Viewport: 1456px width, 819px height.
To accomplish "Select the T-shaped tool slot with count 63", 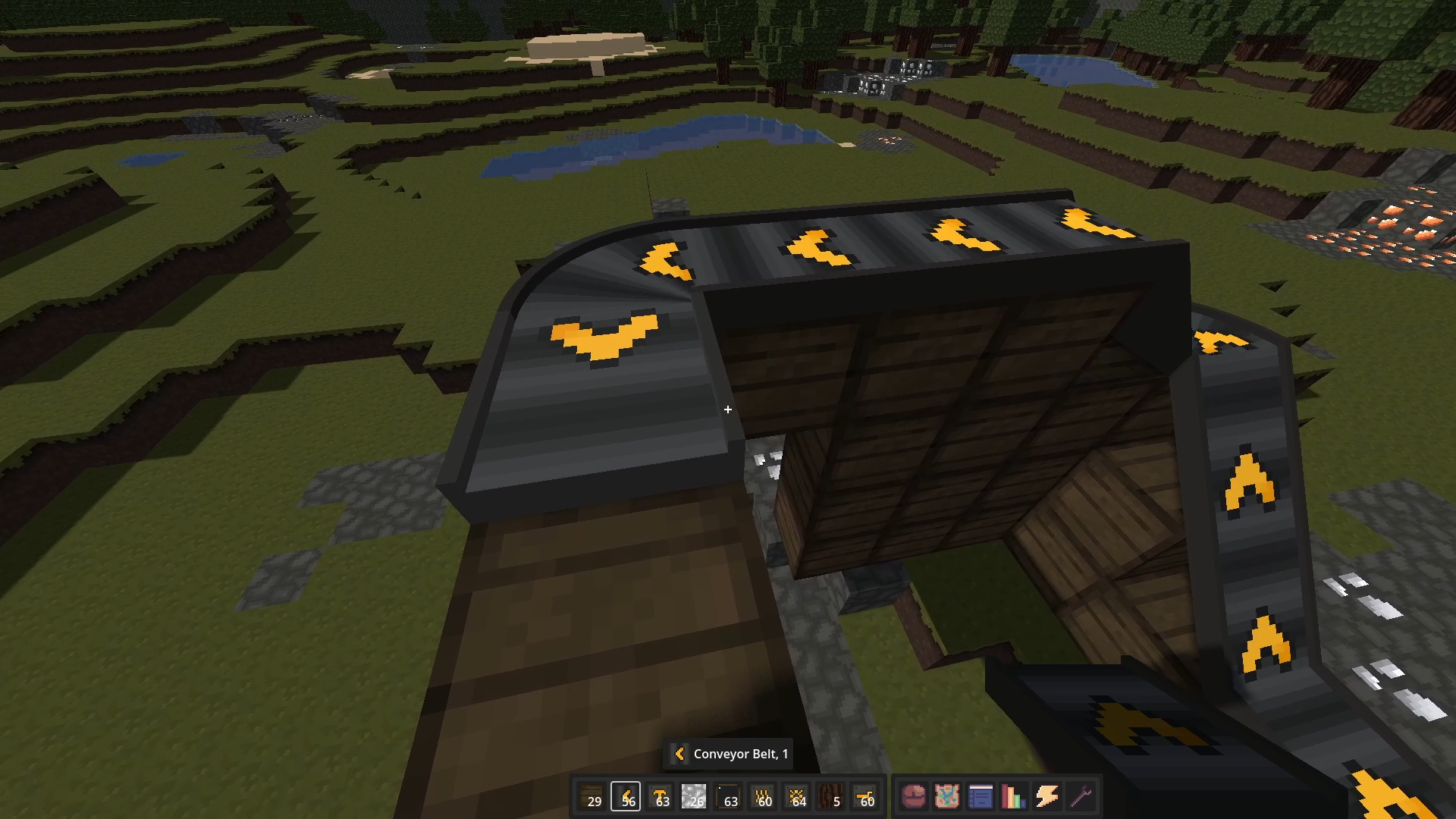I will click(661, 796).
